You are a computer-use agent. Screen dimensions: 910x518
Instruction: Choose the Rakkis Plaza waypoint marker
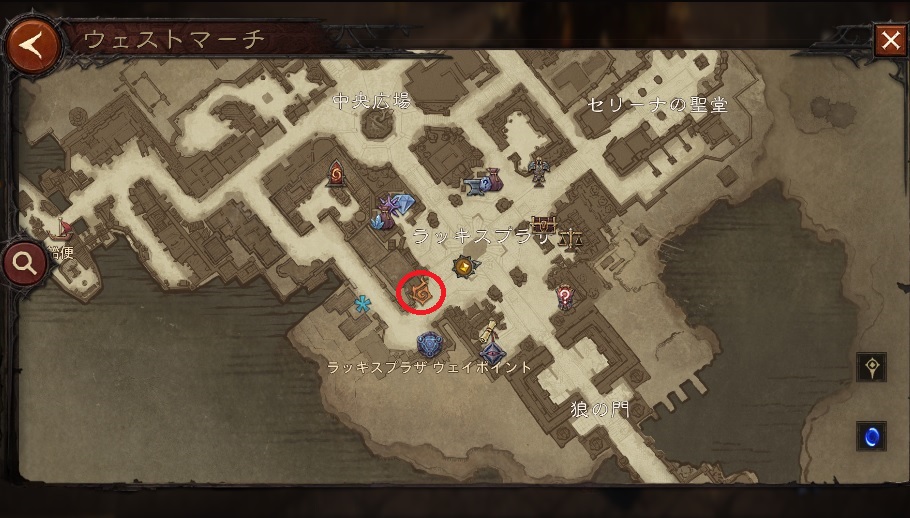pyautogui.click(x=429, y=345)
